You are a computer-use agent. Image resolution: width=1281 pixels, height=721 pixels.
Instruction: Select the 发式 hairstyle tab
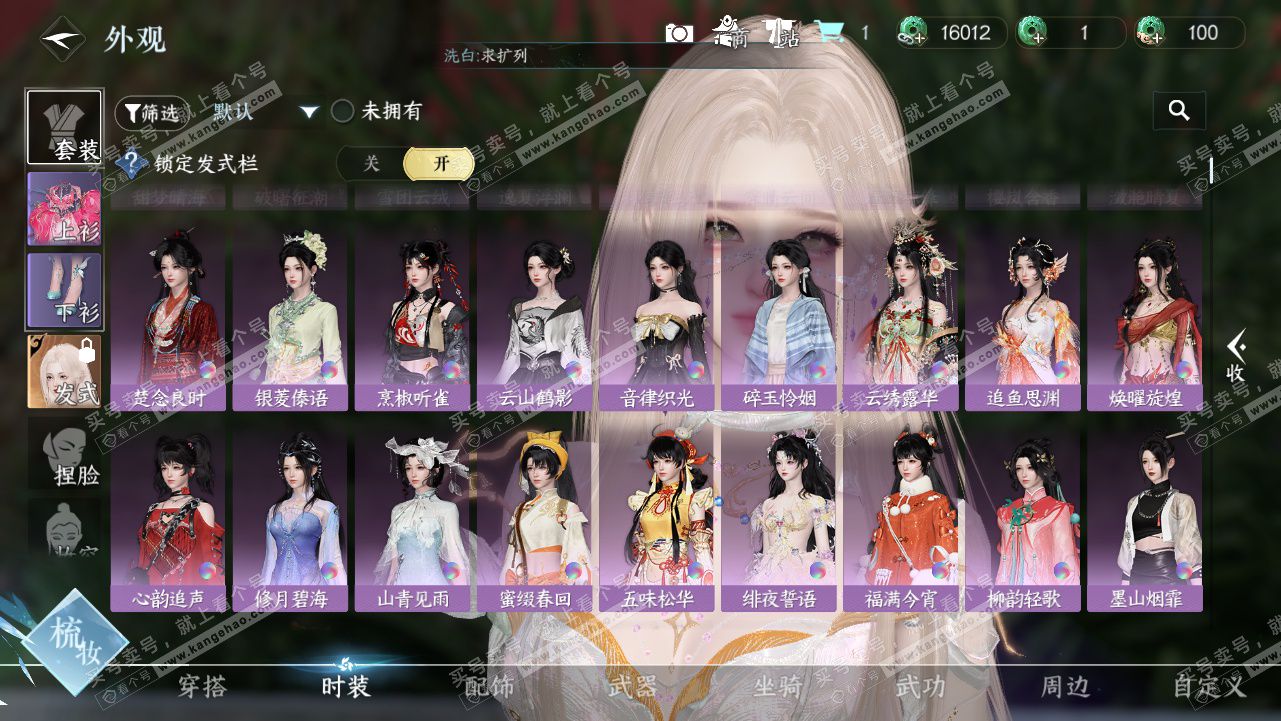(64, 371)
